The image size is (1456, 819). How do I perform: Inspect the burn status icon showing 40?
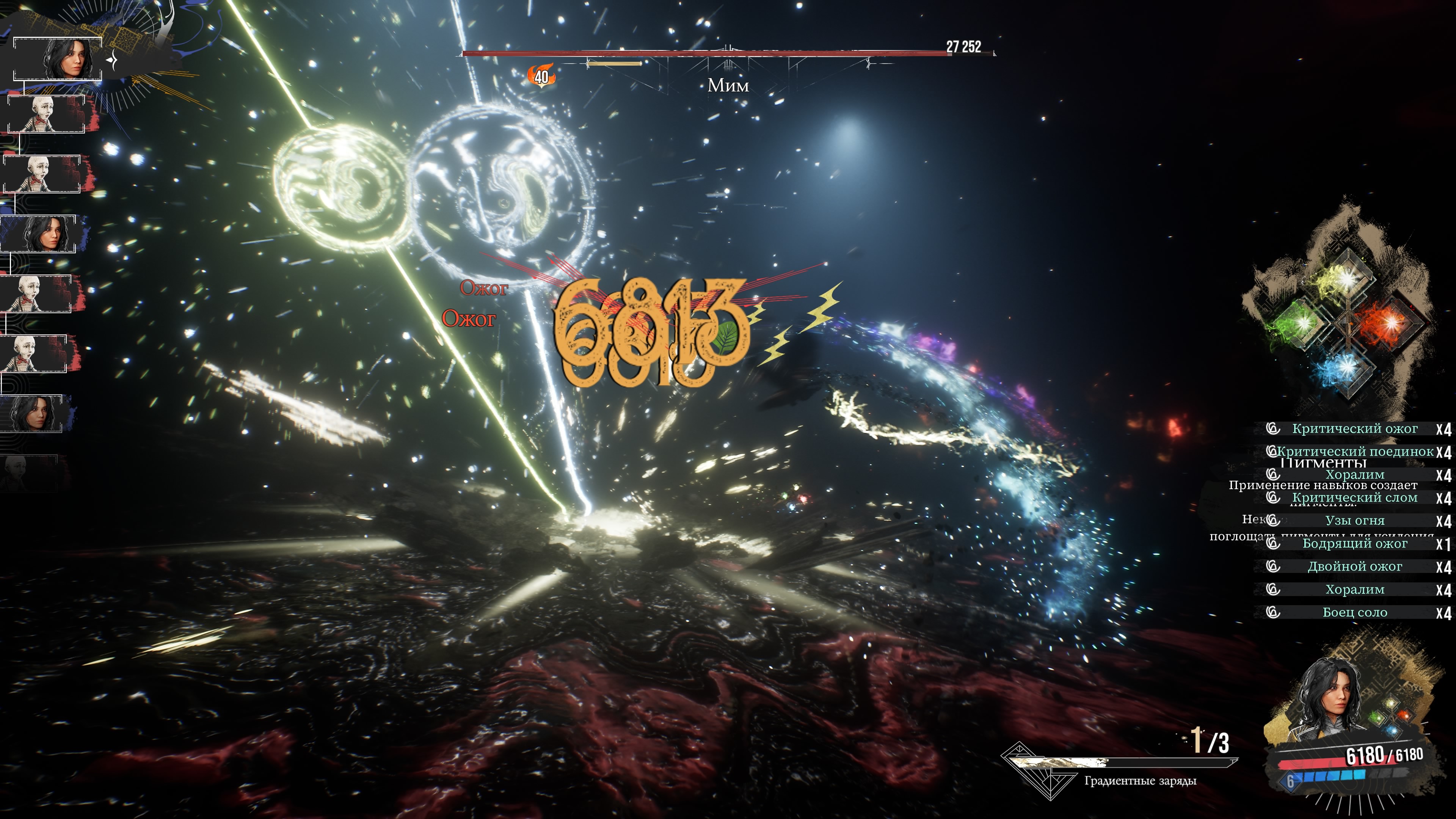[541, 76]
